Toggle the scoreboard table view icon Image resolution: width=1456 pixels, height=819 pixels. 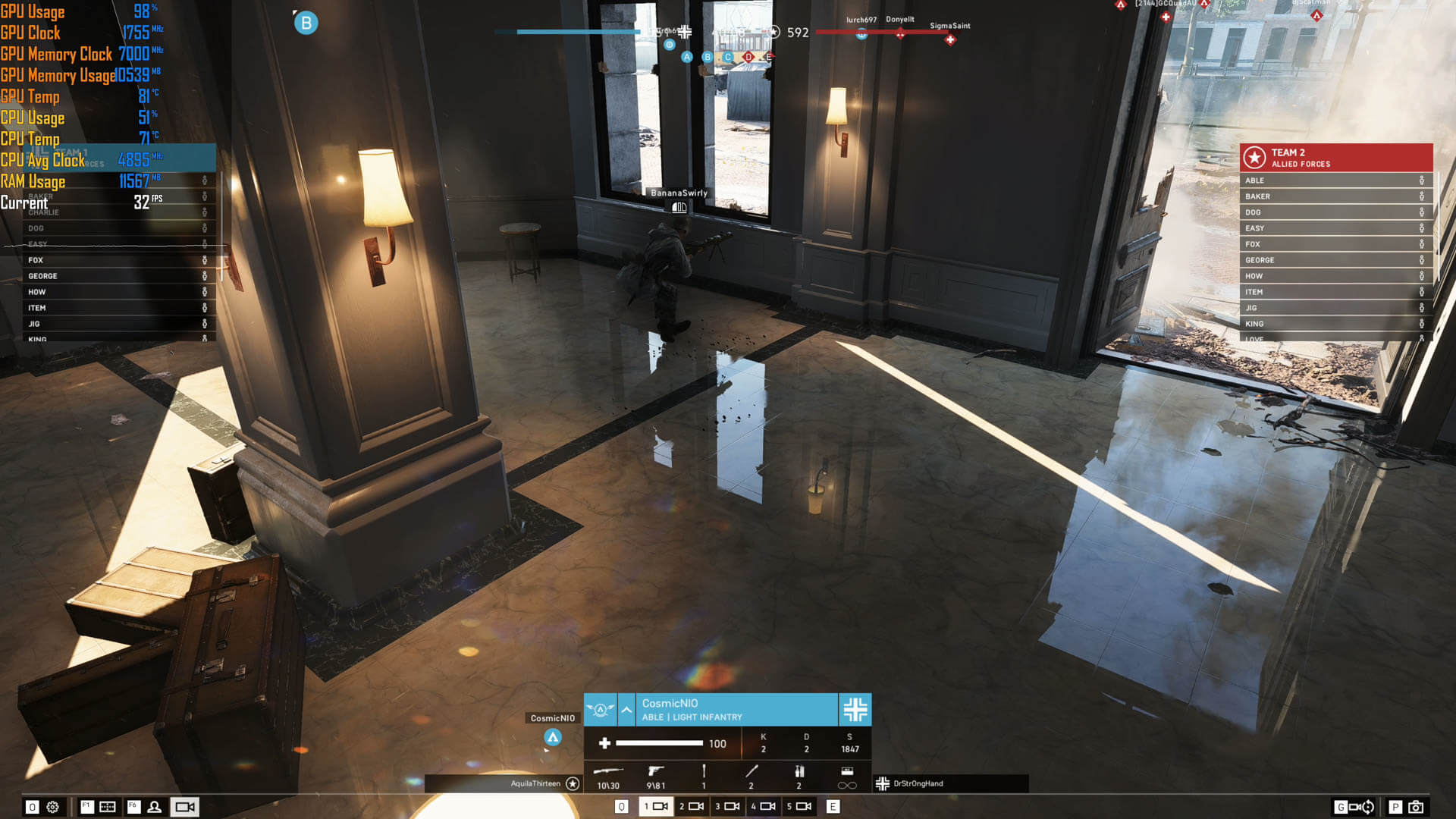pos(108,807)
